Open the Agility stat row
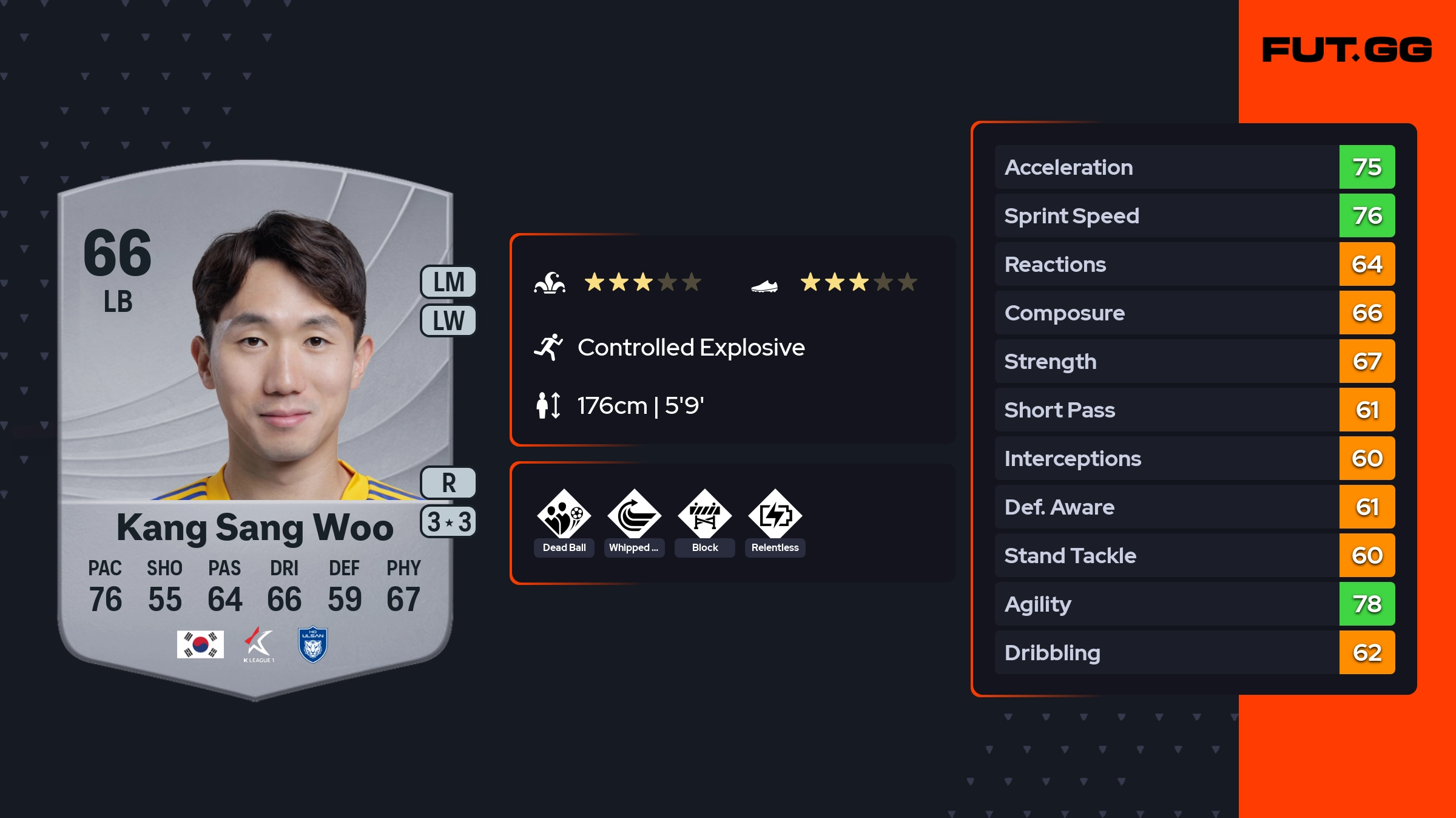 pyautogui.click(x=1195, y=604)
